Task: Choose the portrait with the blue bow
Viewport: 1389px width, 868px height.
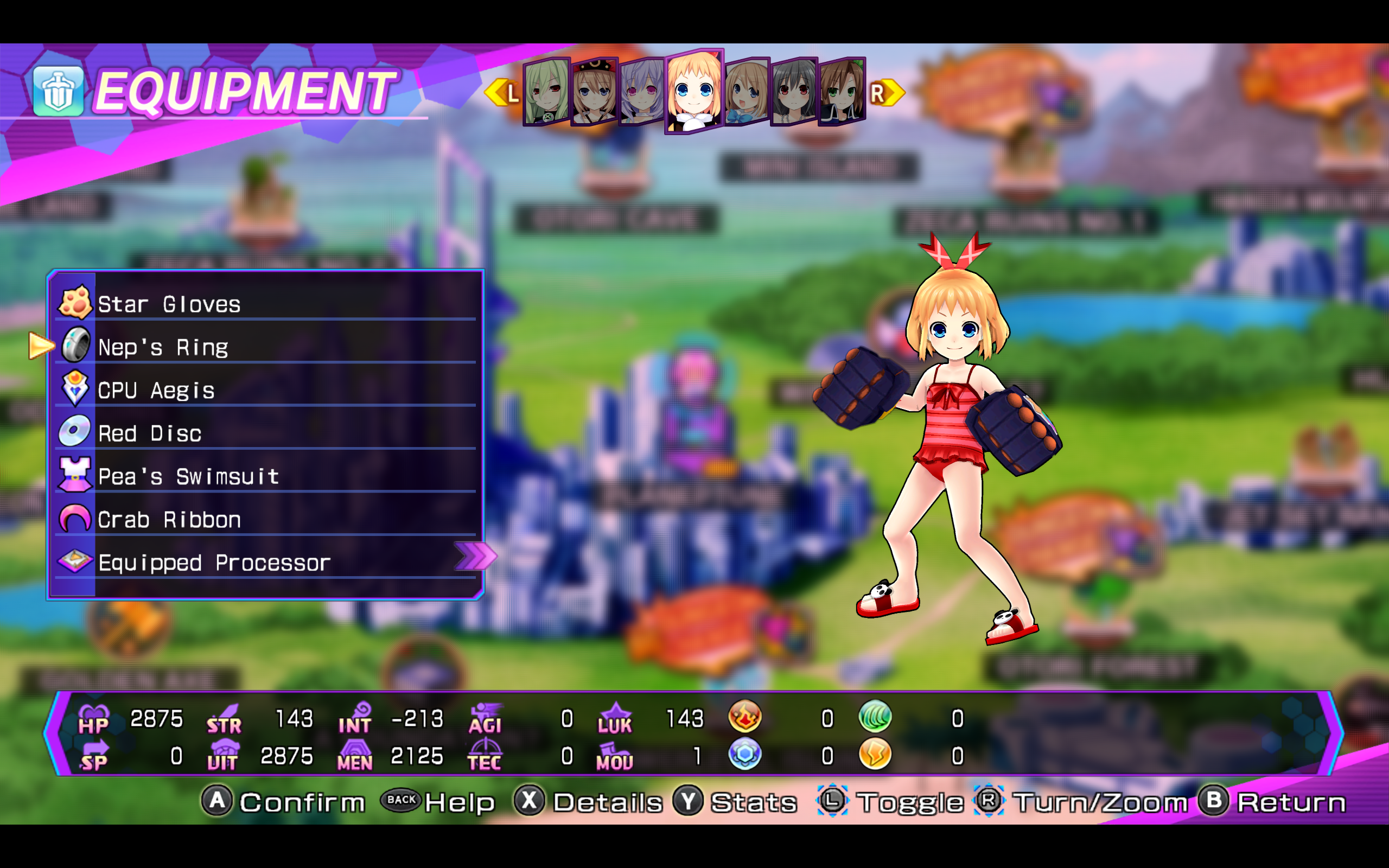Action: (x=746, y=92)
